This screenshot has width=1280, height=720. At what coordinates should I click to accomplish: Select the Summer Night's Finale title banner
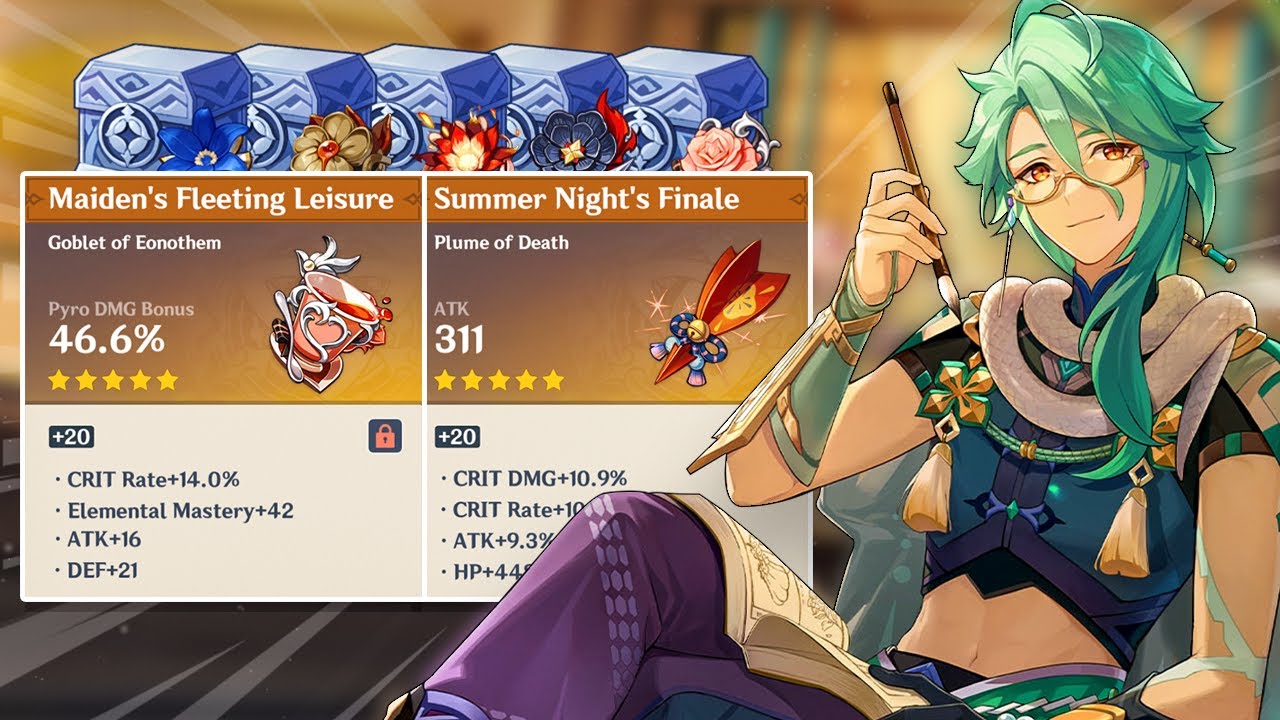pyautogui.click(x=585, y=198)
